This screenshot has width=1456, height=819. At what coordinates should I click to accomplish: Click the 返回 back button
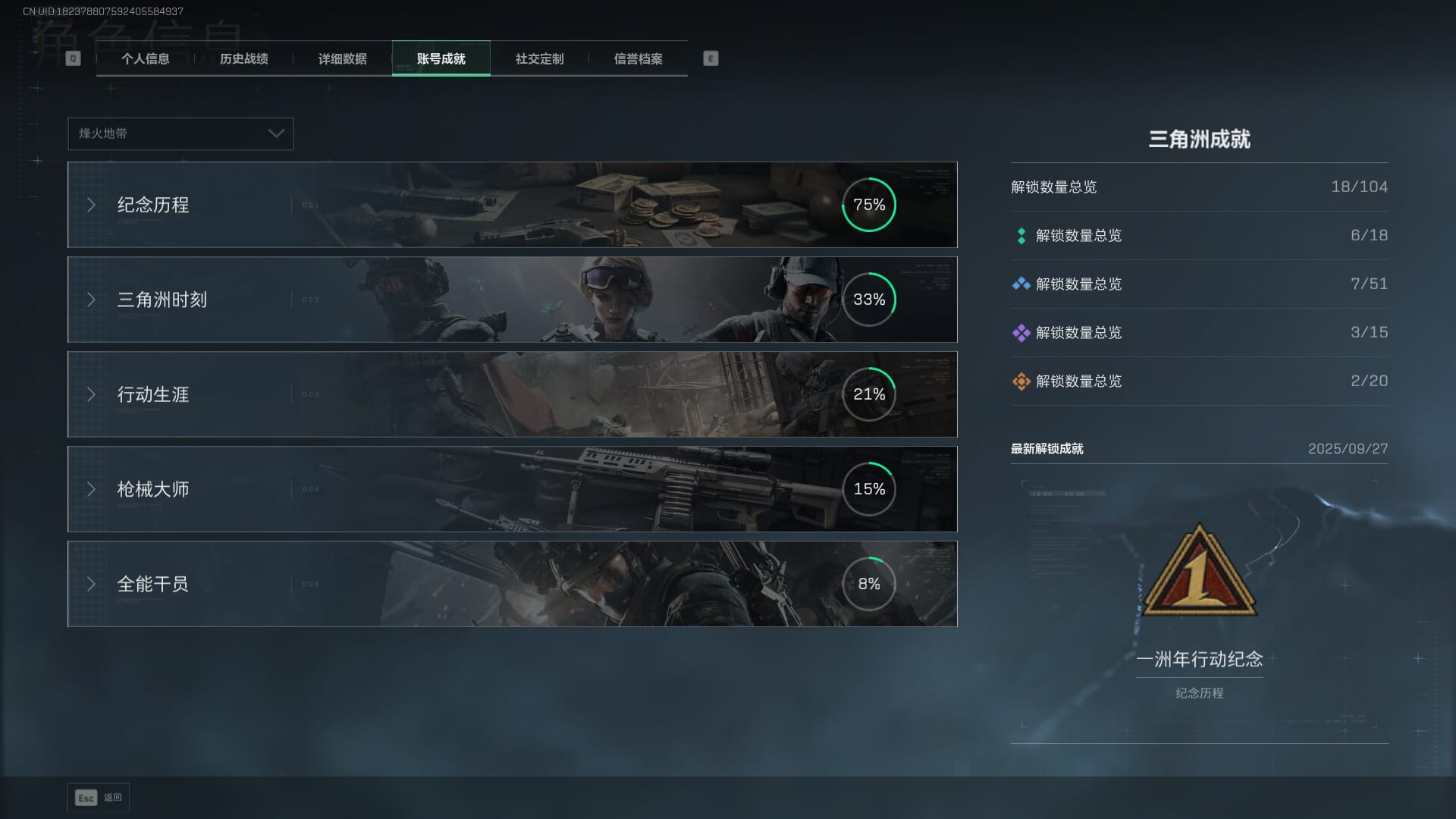99,798
